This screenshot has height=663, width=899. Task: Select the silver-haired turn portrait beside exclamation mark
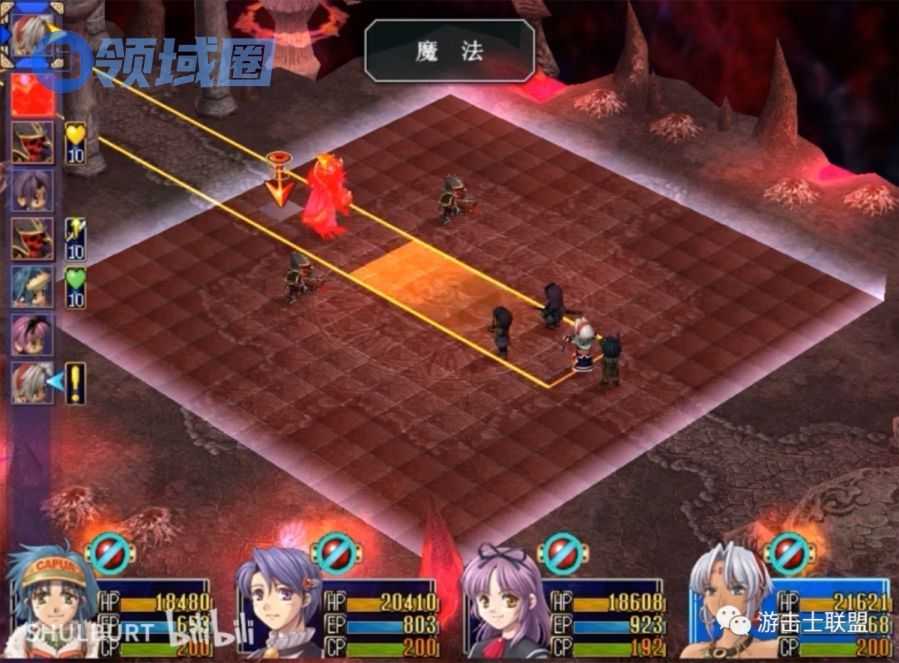tap(32, 382)
